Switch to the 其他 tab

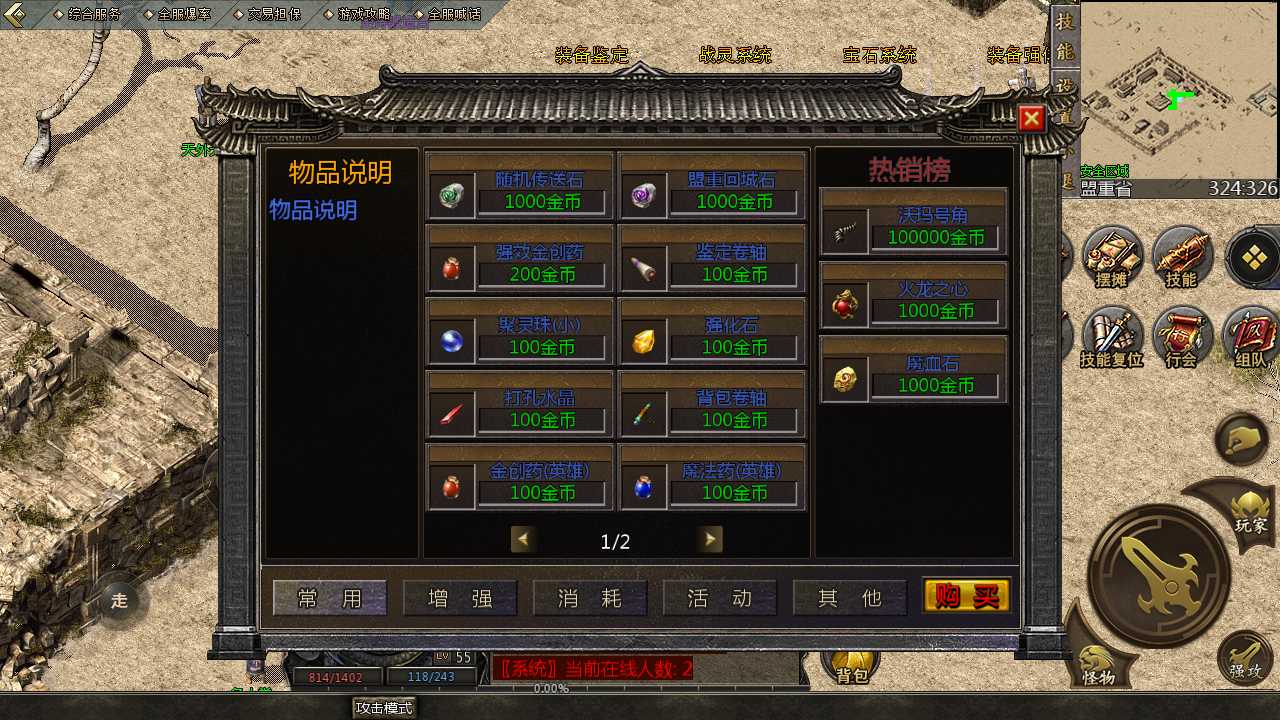pyautogui.click(x=850, y=598)
